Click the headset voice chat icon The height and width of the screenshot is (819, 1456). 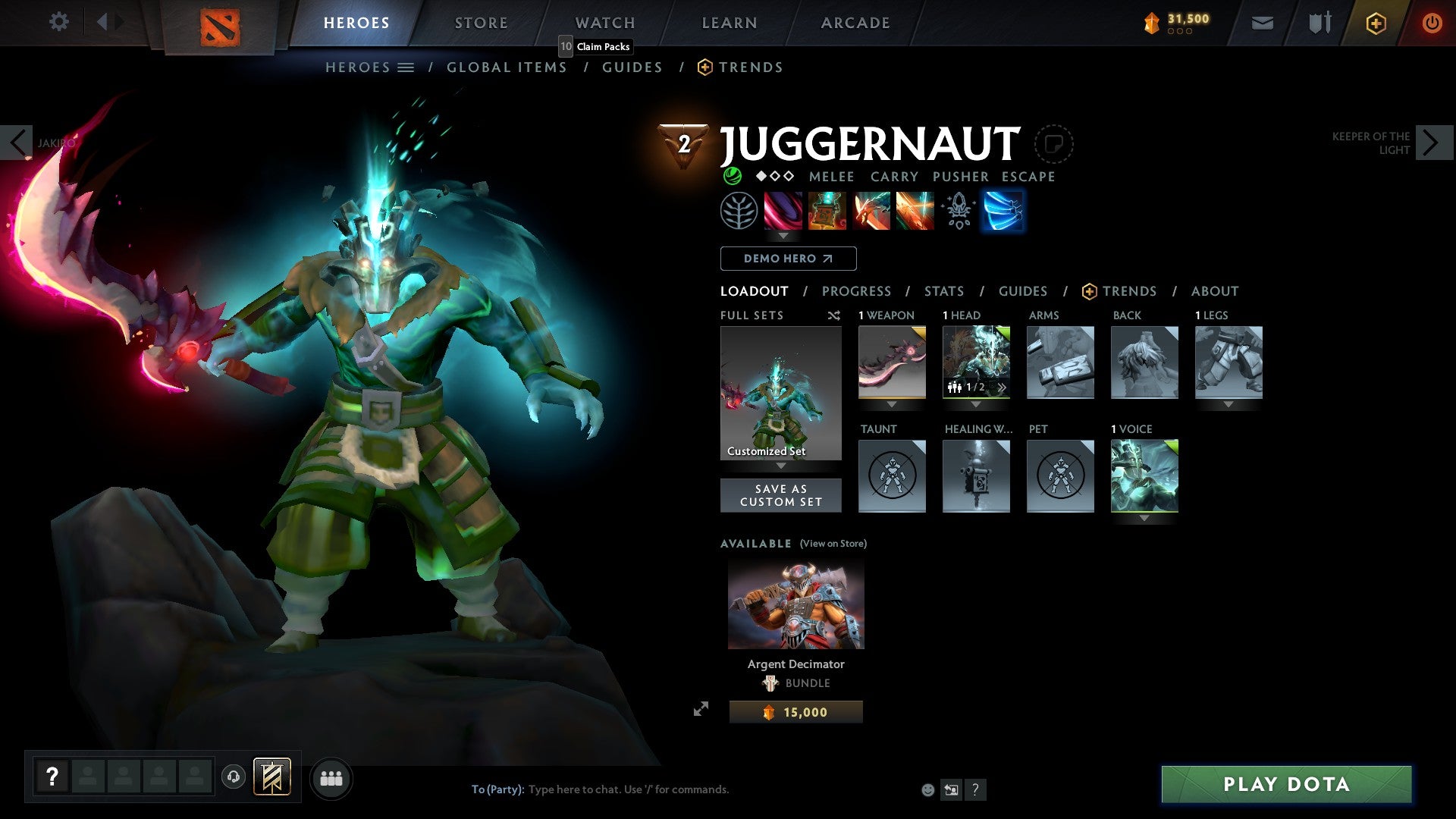pos(235,778)
